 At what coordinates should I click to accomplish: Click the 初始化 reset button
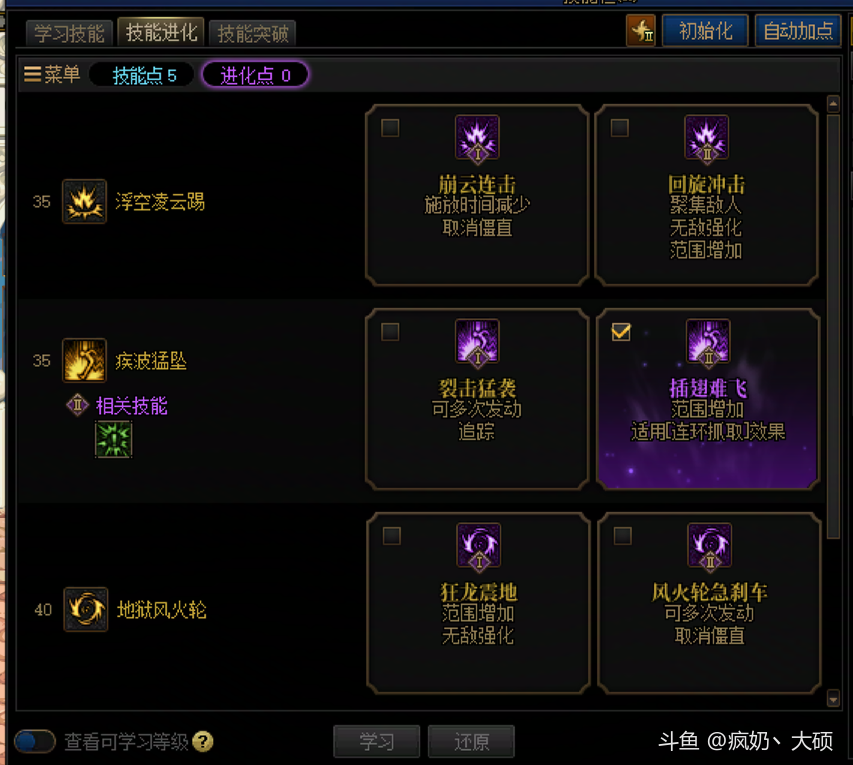pyautogui.click(x=705, y=31)
